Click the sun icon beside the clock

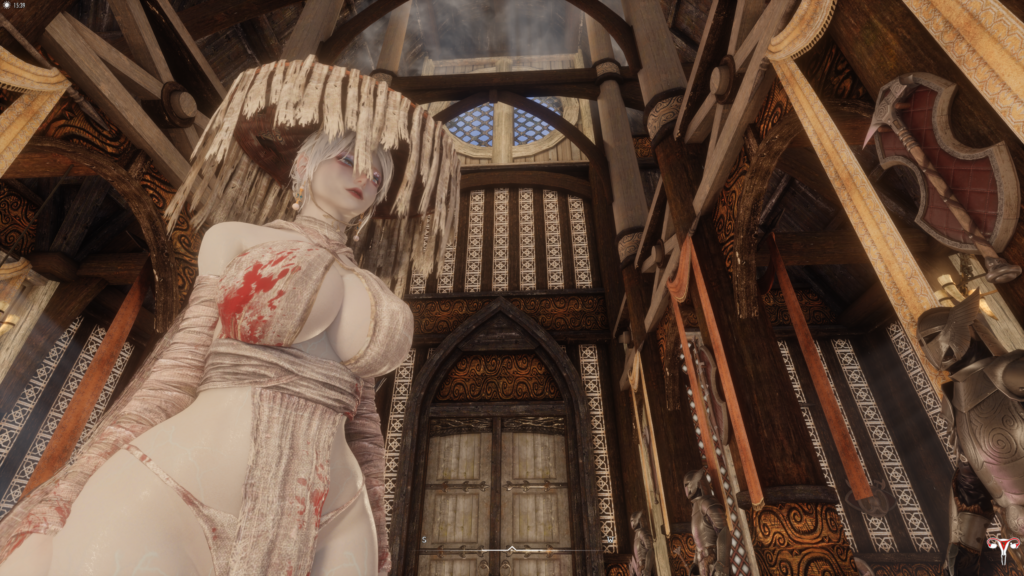(x=6, y=7)
